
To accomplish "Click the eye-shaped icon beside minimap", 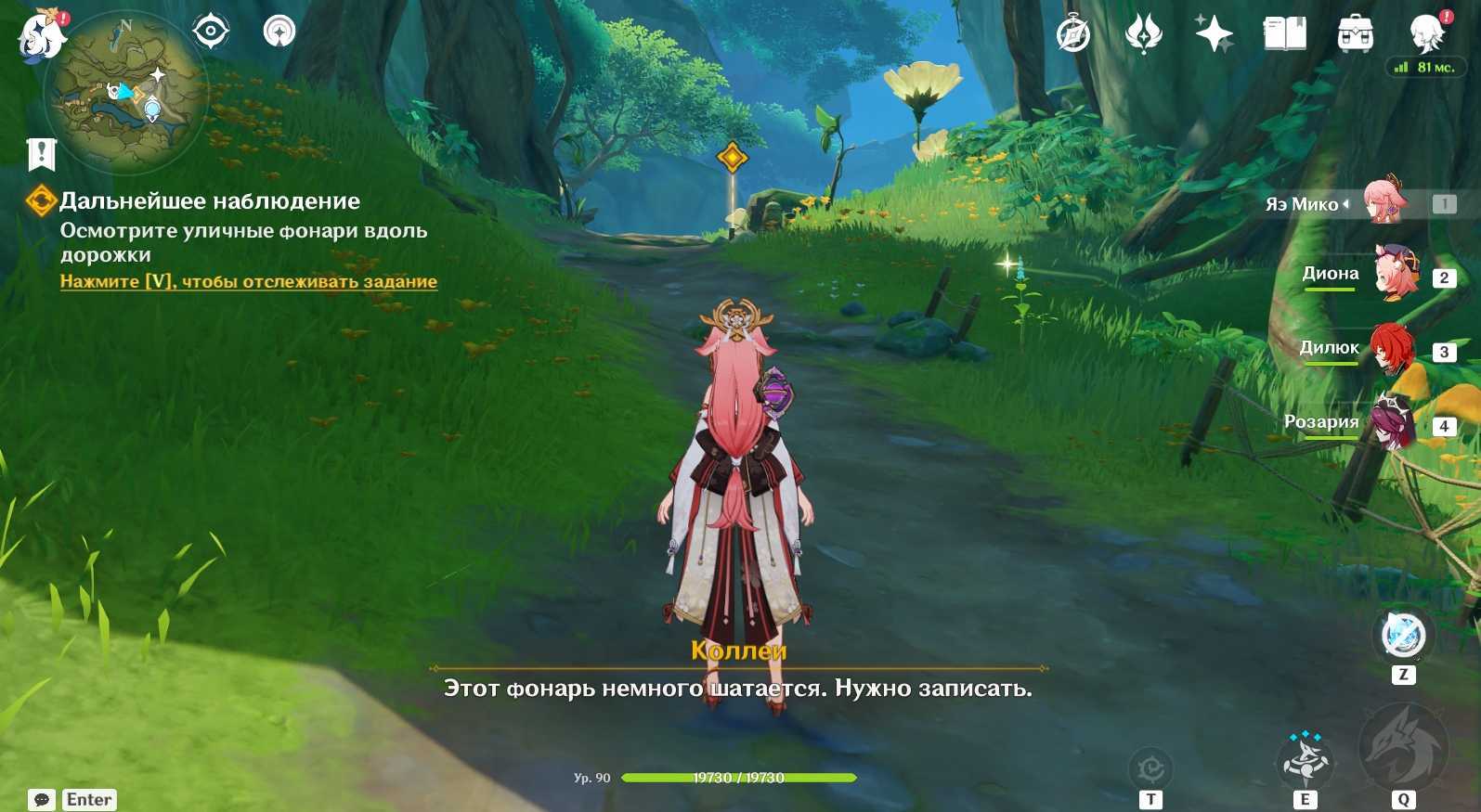I will [211, 32].
